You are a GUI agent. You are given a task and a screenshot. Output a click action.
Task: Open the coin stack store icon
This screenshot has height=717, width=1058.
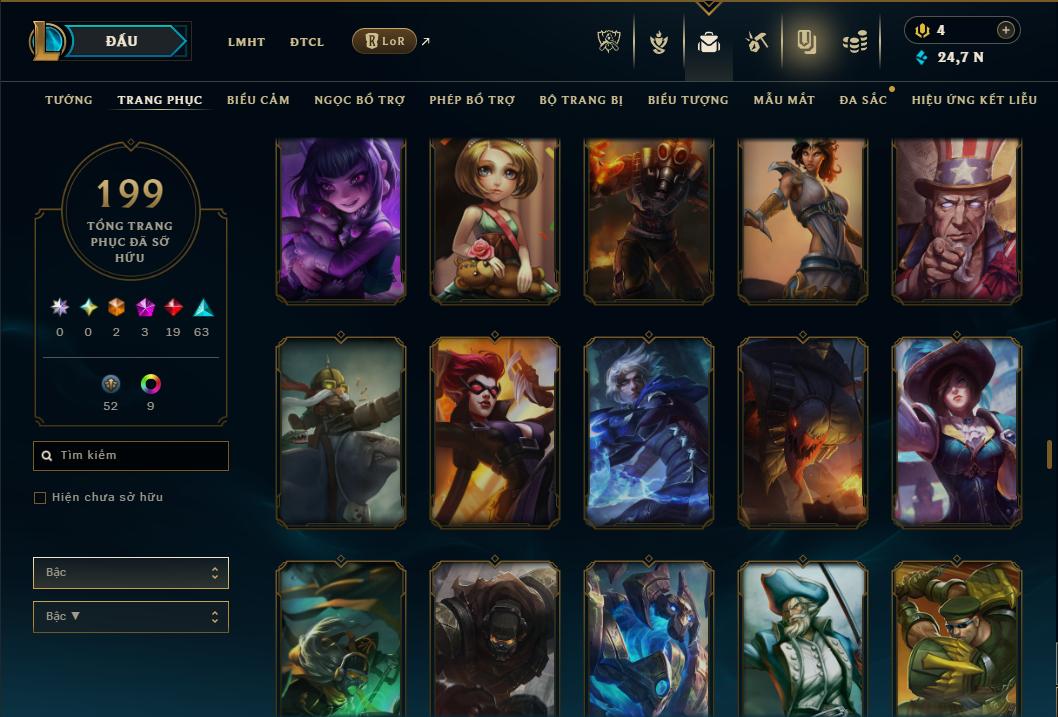(x=854, y=42)
